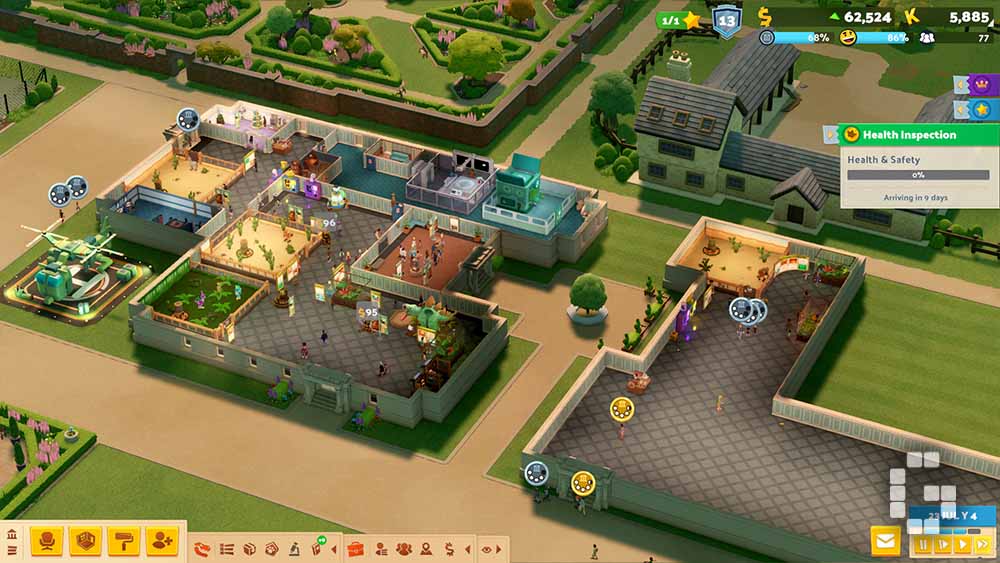Open the room builder chair button

tap(46, 542)
